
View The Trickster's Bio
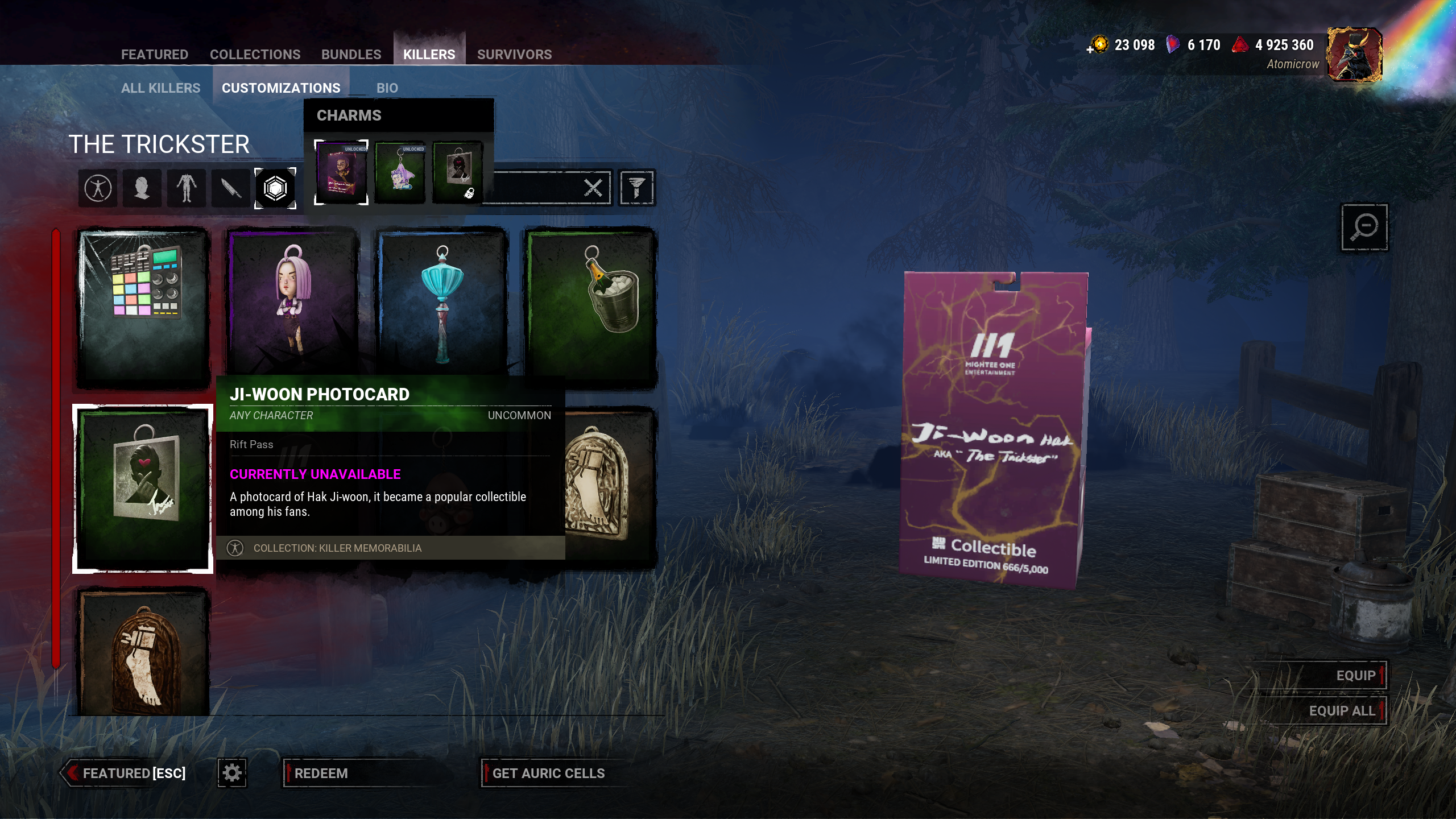pyautogui.click(x=387, y=88)
